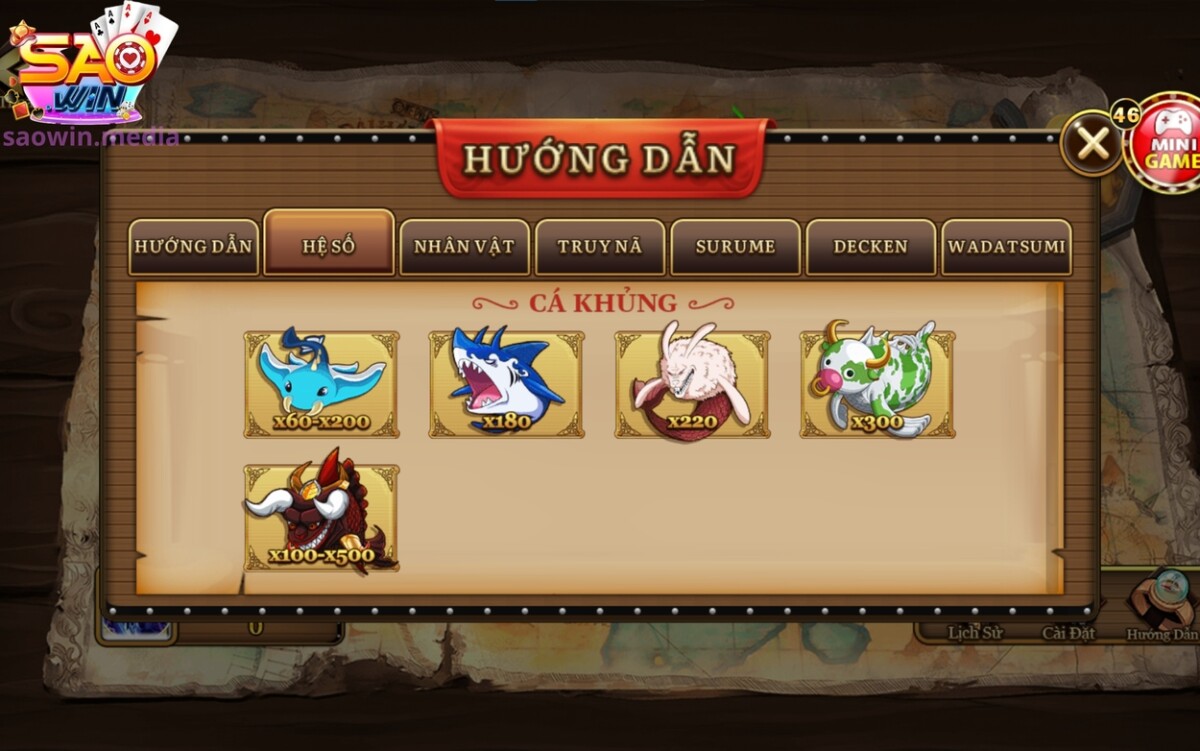Pick the green spotted sea cow x300 tile
The width and height of the screenshot is (1200, 751).
(x=877, y=384)
